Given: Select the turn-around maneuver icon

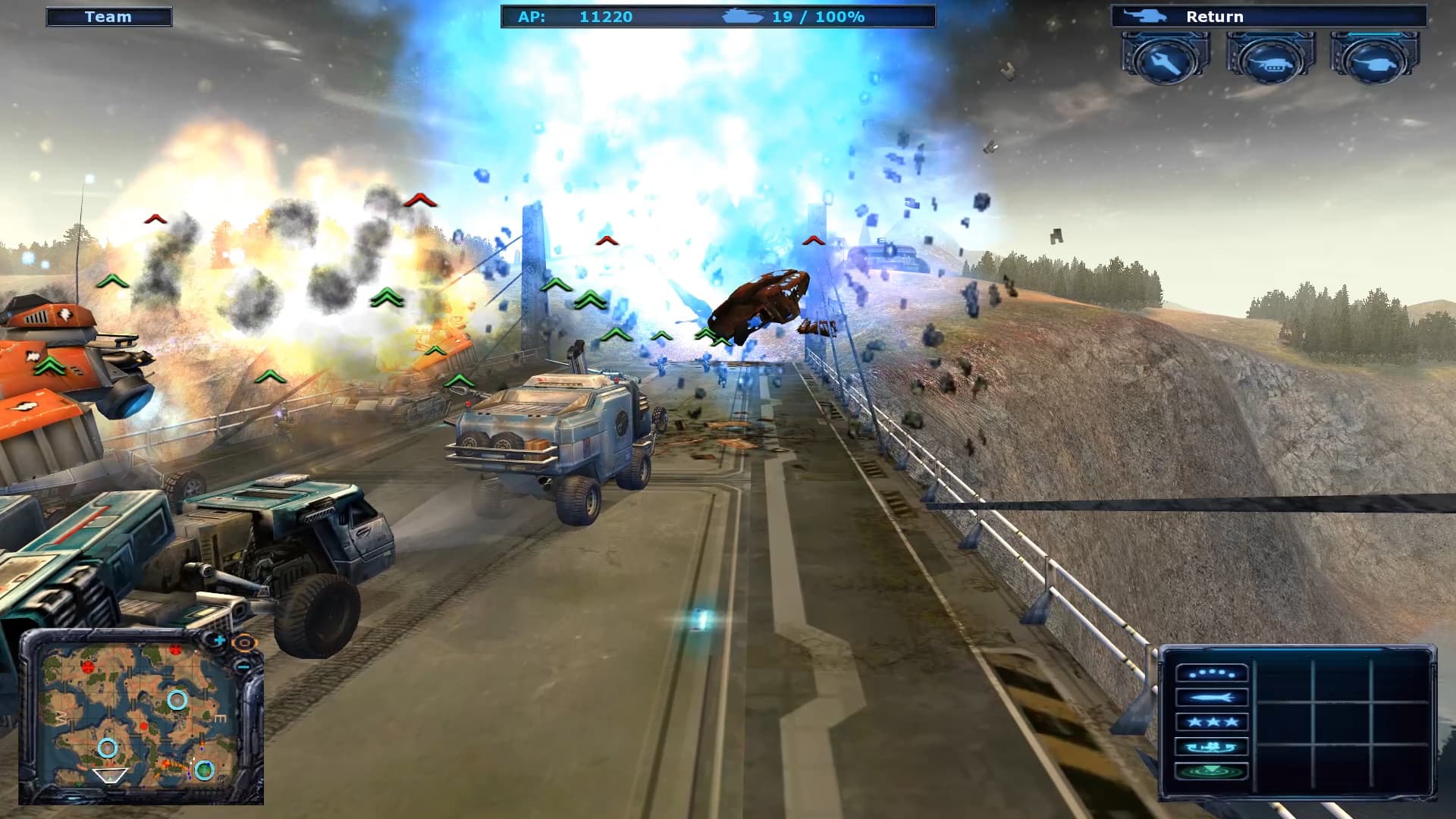Looking at the screenshot, I should coord(1211,747).
